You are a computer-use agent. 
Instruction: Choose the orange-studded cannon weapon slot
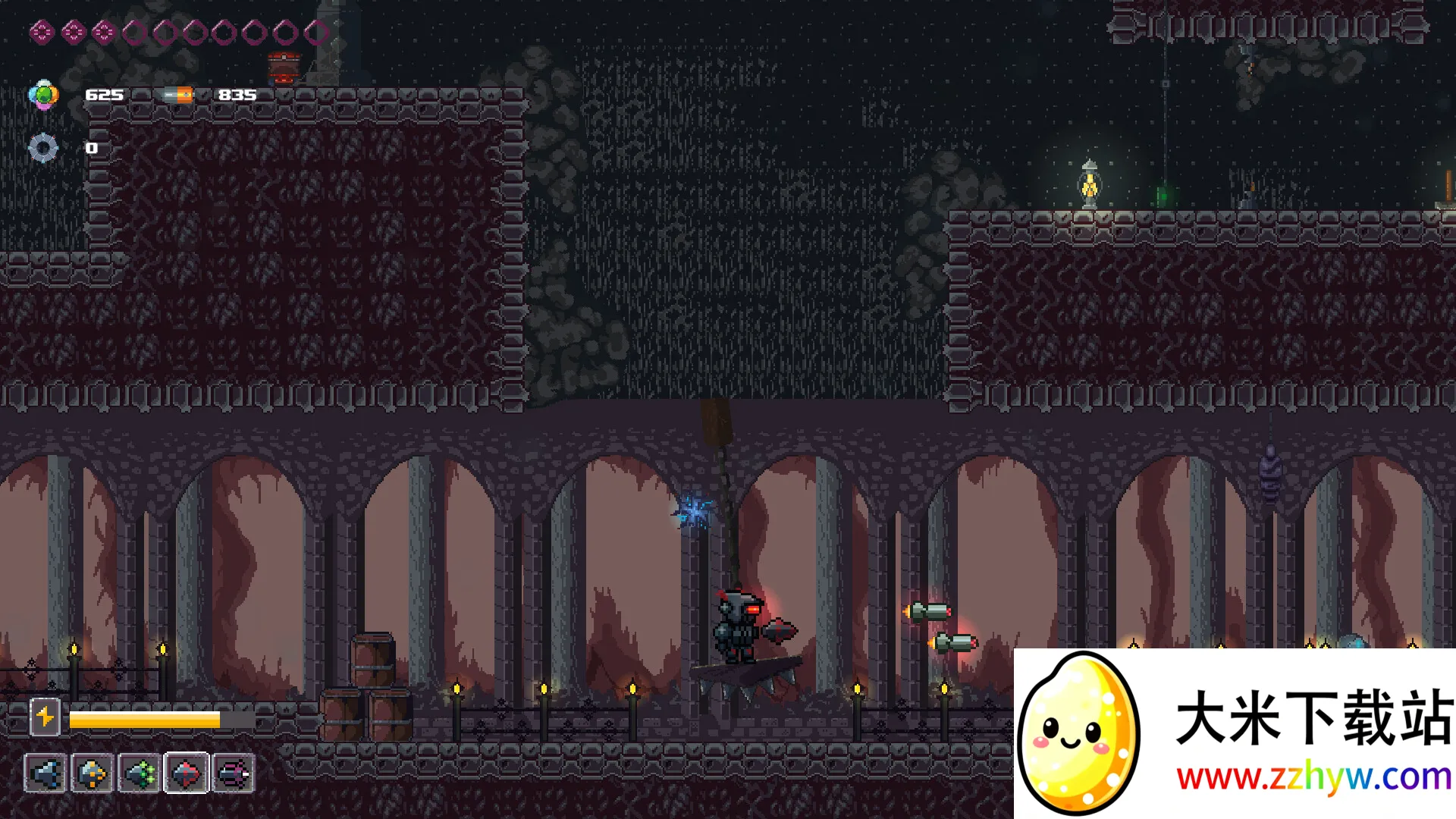93,773
